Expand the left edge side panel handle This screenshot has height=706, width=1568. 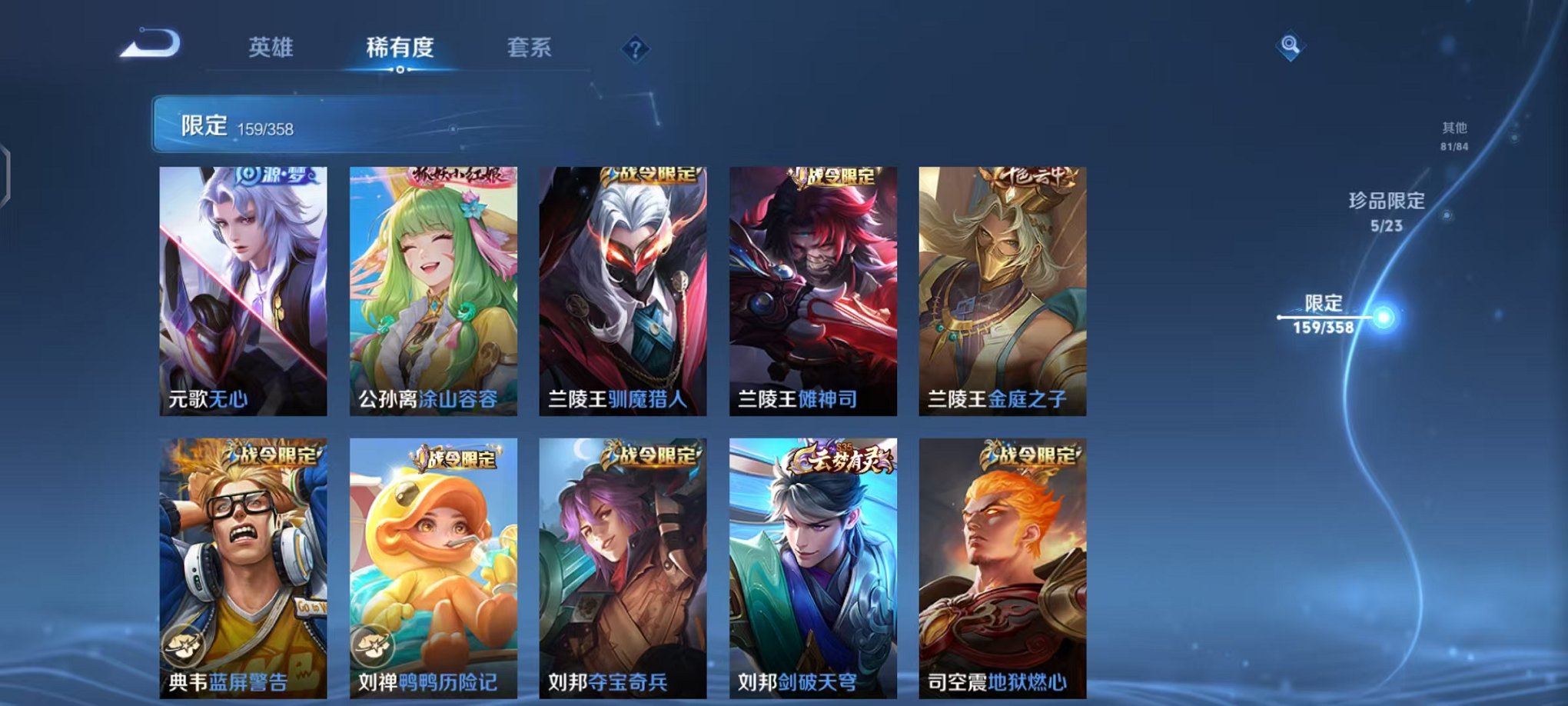pos(6,173)
